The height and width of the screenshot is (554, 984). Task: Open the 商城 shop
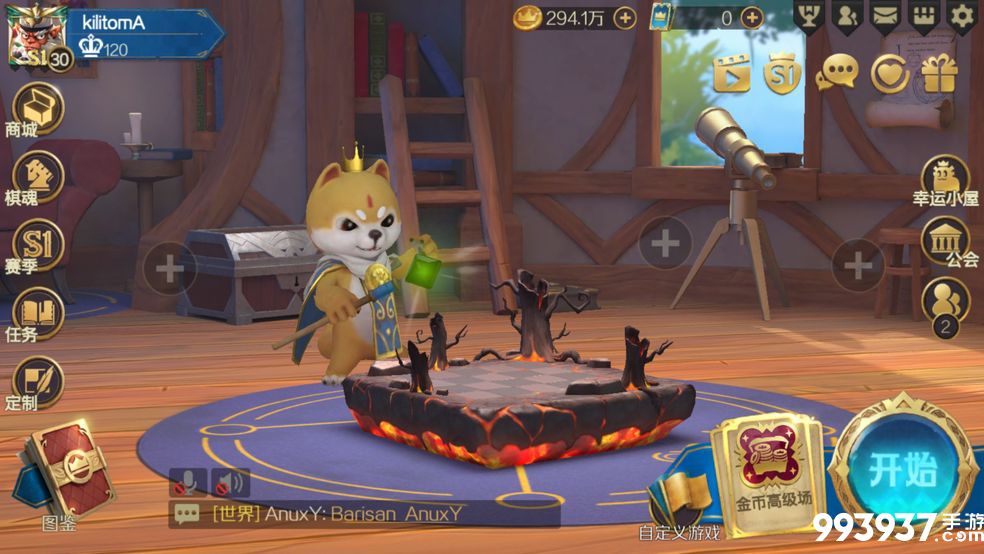[37, 107]
